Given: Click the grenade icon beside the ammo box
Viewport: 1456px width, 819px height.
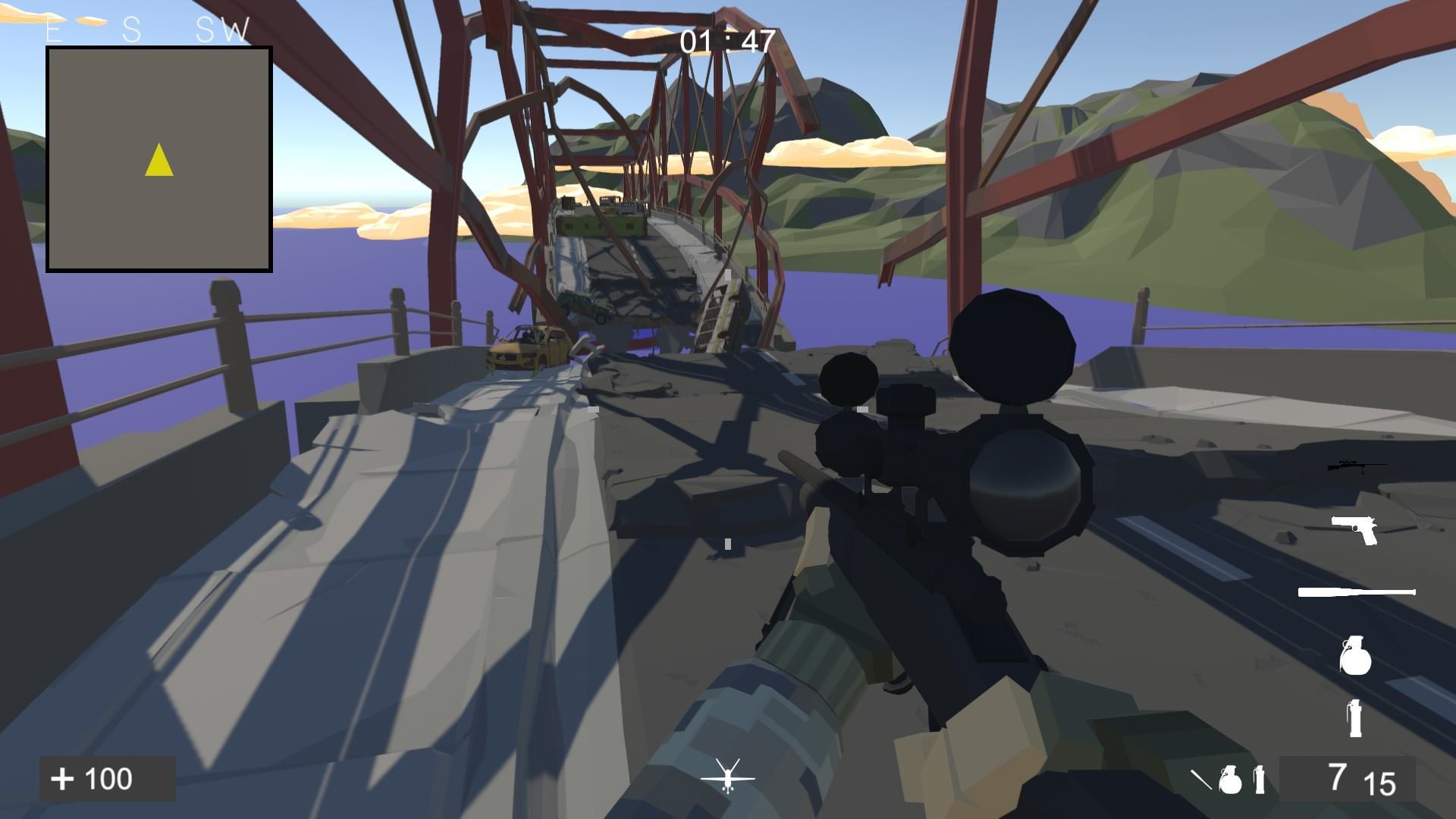Looking at the screenshot, I should (1232, 780).
